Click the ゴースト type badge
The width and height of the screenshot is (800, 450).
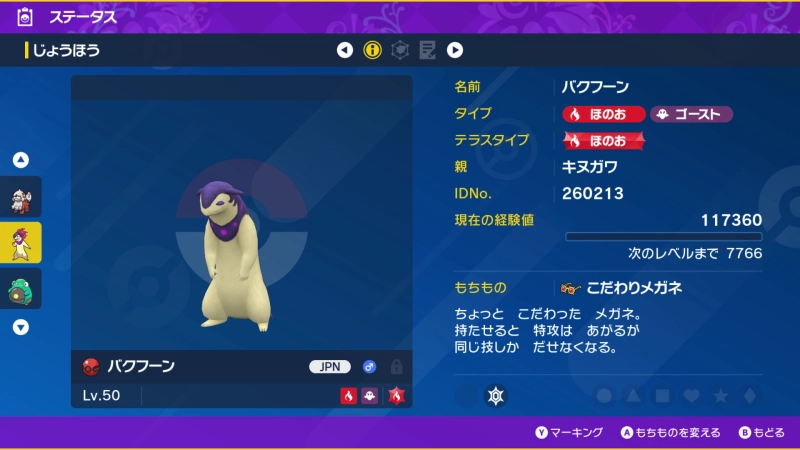tap(691, 114)
